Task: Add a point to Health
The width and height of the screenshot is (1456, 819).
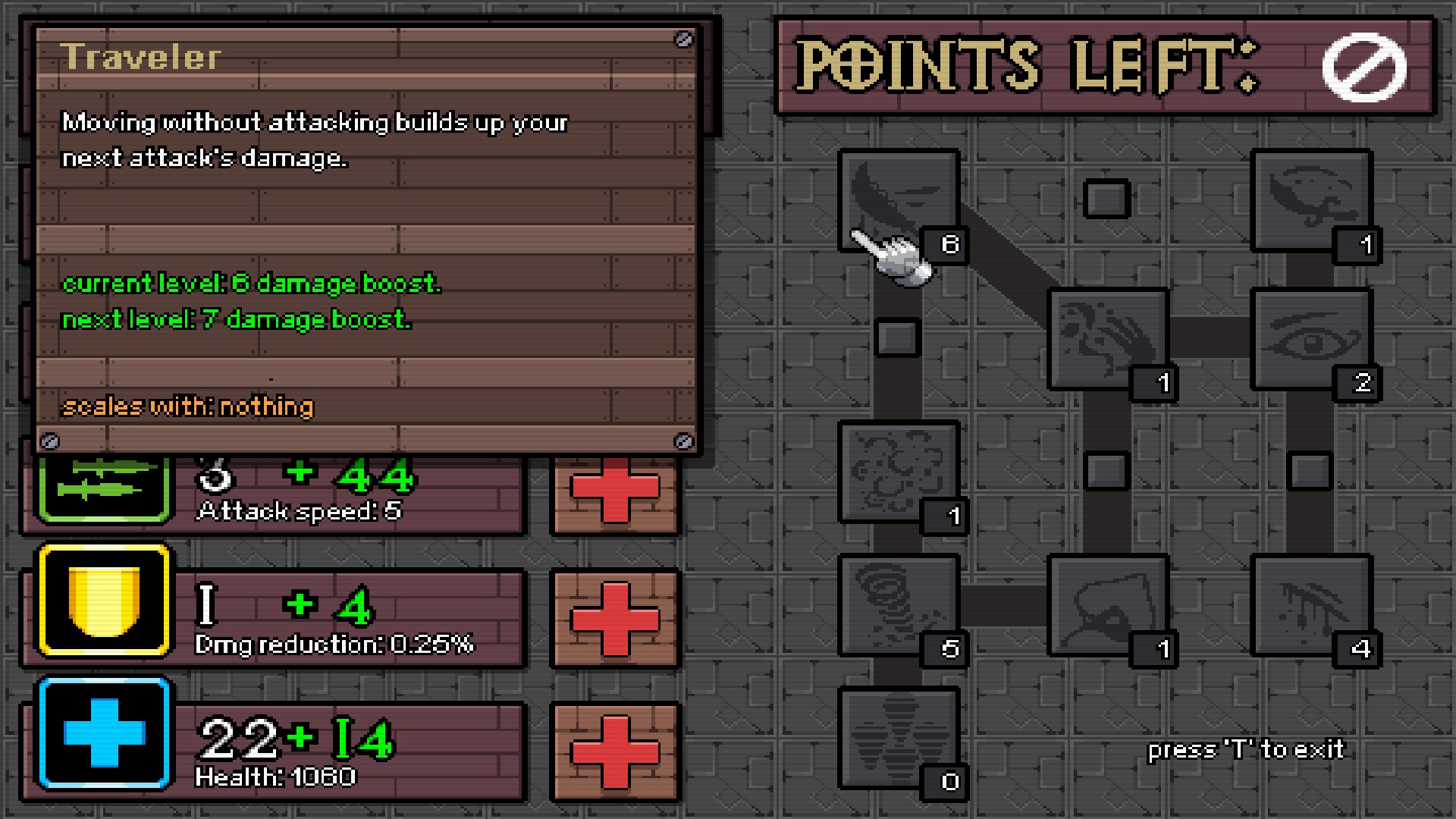Action: point(615,752)
